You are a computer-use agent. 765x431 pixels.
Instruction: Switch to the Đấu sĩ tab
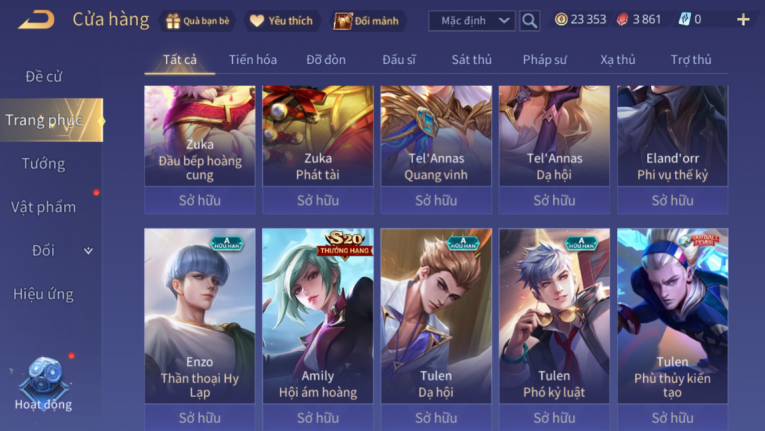pyautogui.click(x=399, y=59)
